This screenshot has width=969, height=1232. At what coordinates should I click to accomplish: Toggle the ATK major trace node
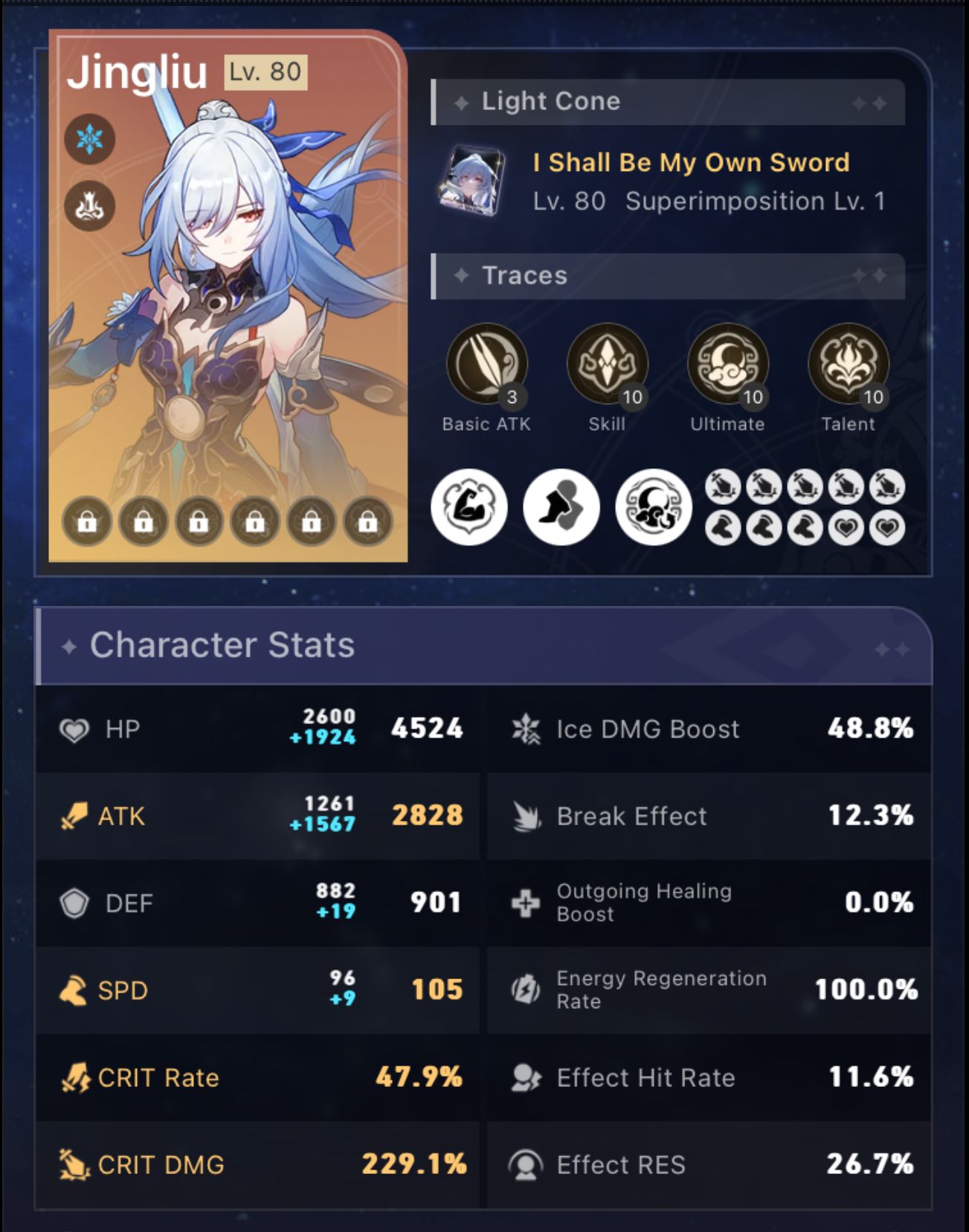[x=469, y=507]
